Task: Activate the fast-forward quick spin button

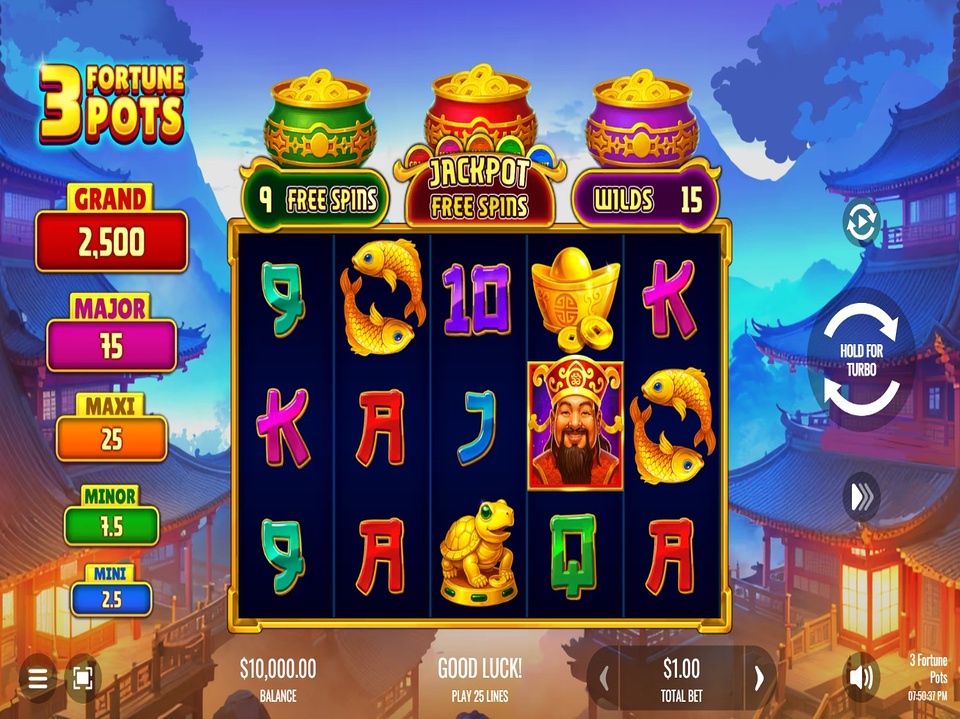Action: coord(860,497)
